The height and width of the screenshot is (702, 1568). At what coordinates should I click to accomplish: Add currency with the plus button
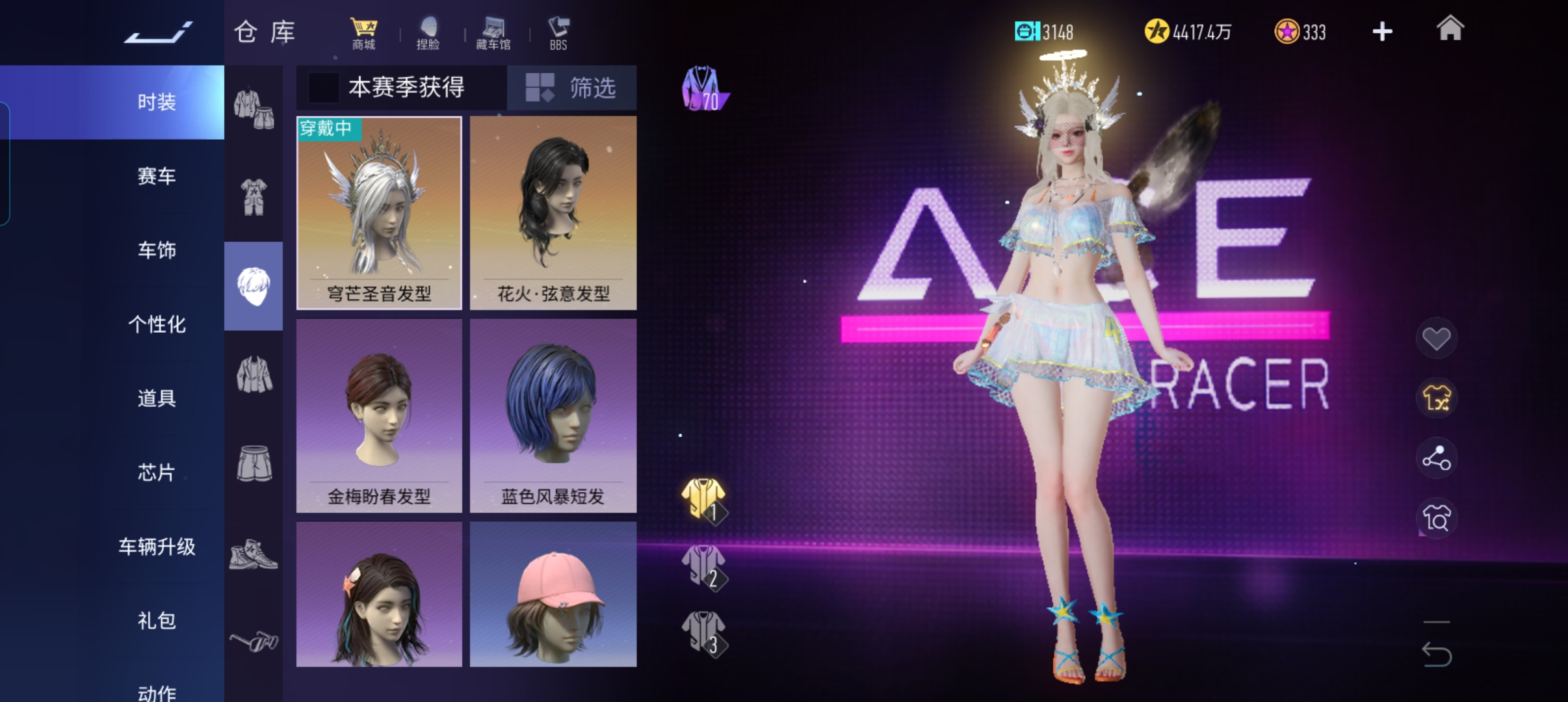[1382, 32]
